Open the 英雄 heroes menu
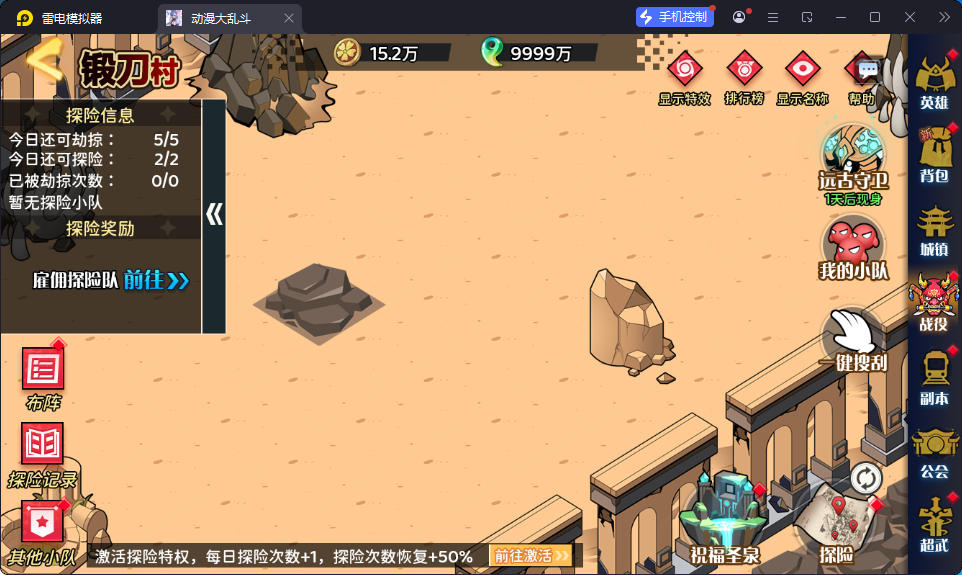The height and width of the screenshot is (575, 962). coord(934,78)
